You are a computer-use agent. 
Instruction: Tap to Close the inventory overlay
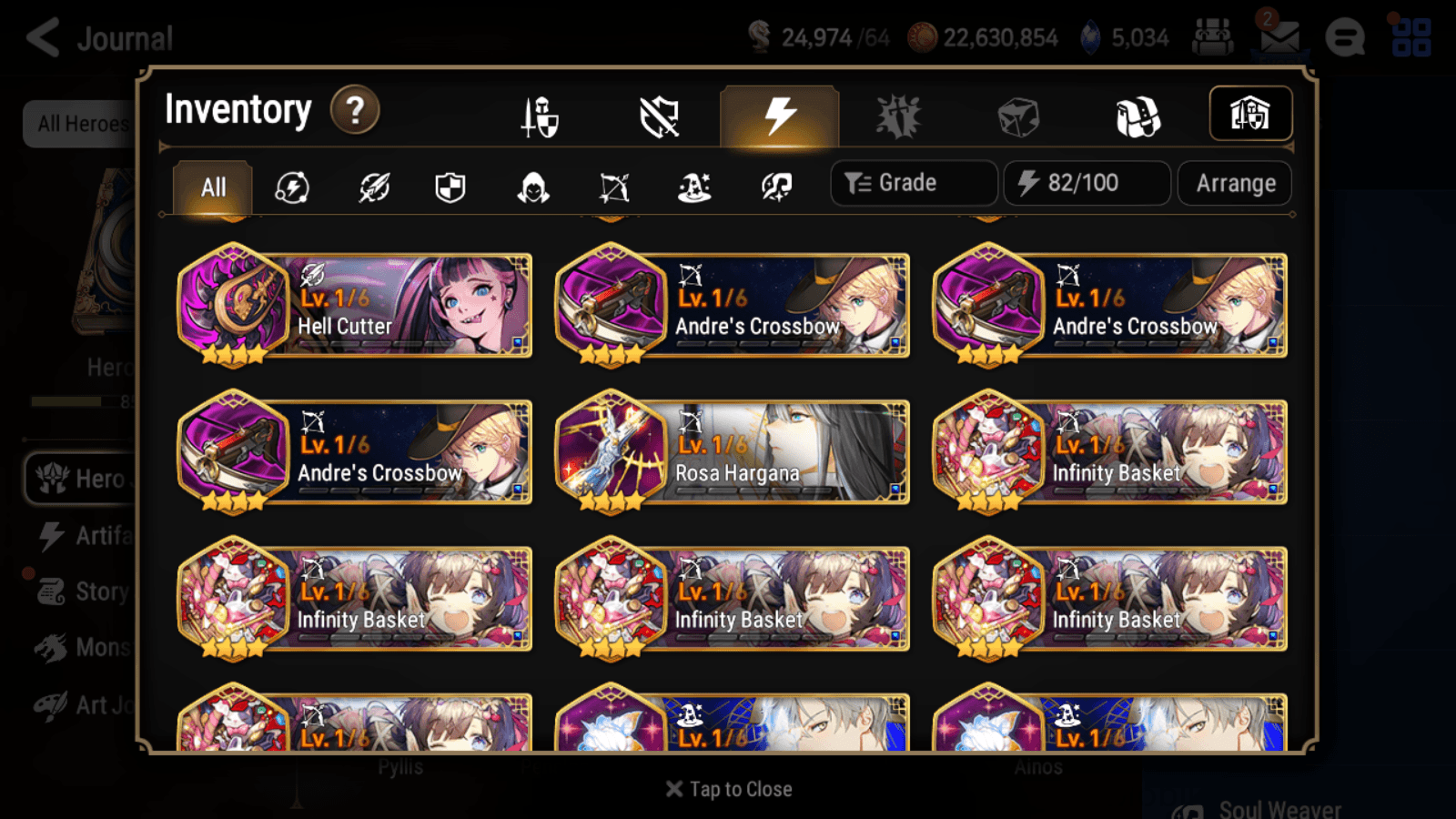728,789
